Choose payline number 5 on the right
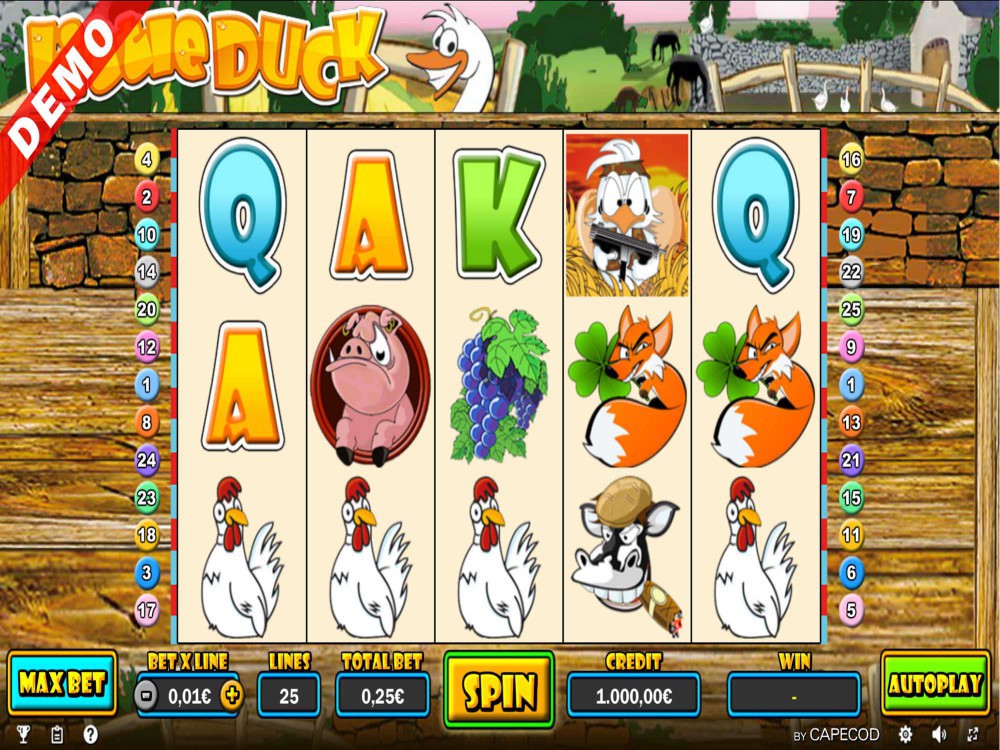The image size is (1000, 750). 851,609
